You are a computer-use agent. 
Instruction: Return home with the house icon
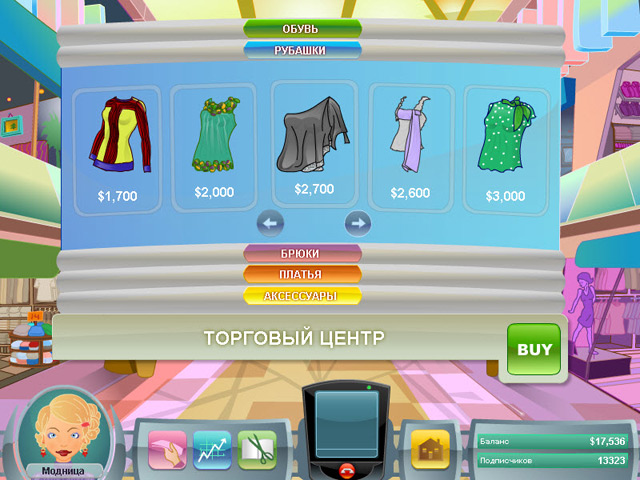[x=431, y=449]
